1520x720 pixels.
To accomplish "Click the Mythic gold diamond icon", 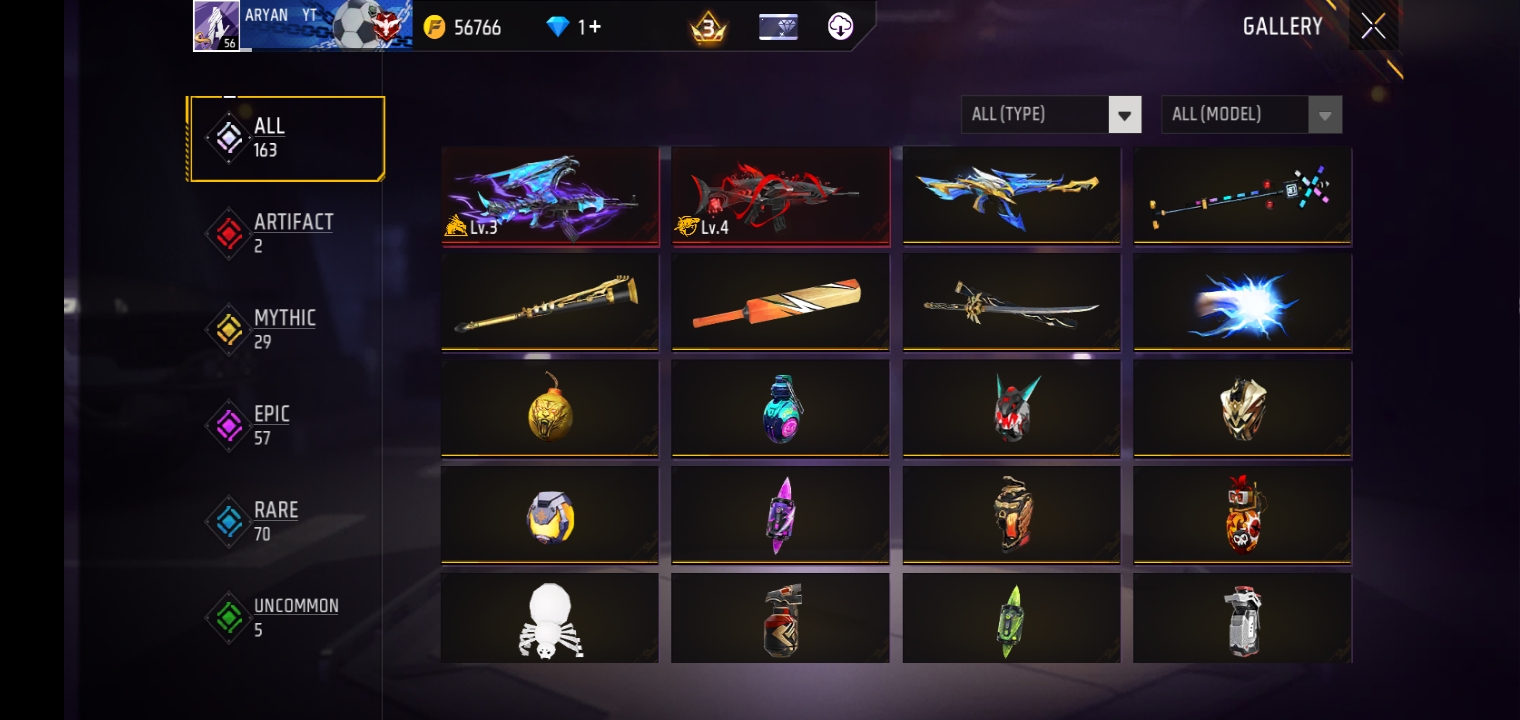I will (x=229, y=330).
